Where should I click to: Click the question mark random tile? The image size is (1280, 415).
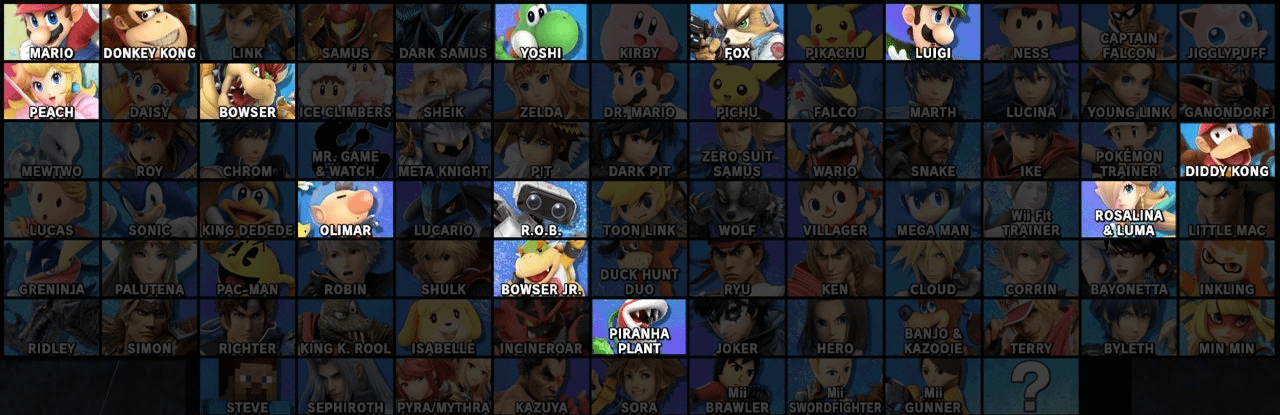click(1032, 385)
